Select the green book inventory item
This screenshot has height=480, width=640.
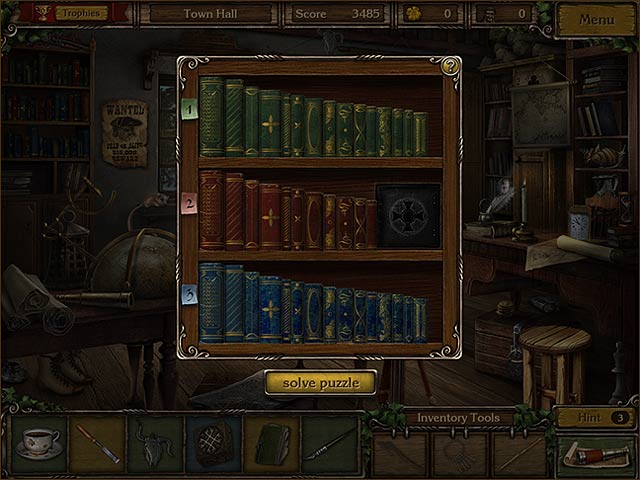coord(270,444)
